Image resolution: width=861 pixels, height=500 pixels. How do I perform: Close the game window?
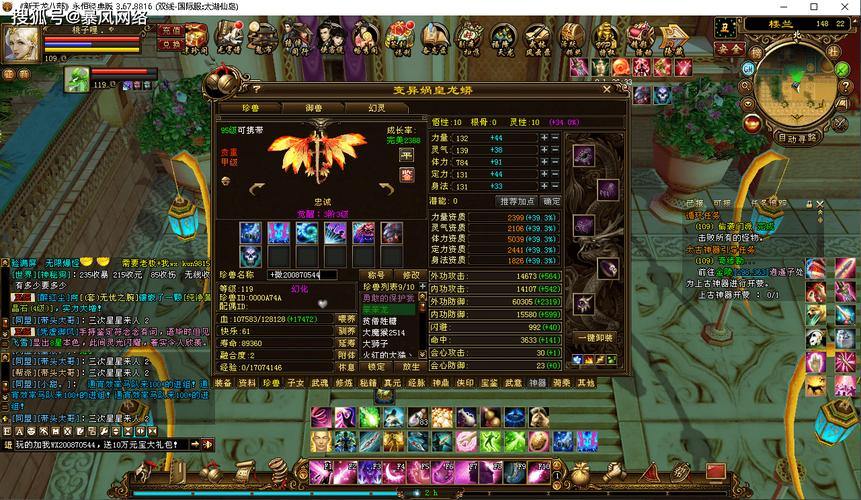849,7
